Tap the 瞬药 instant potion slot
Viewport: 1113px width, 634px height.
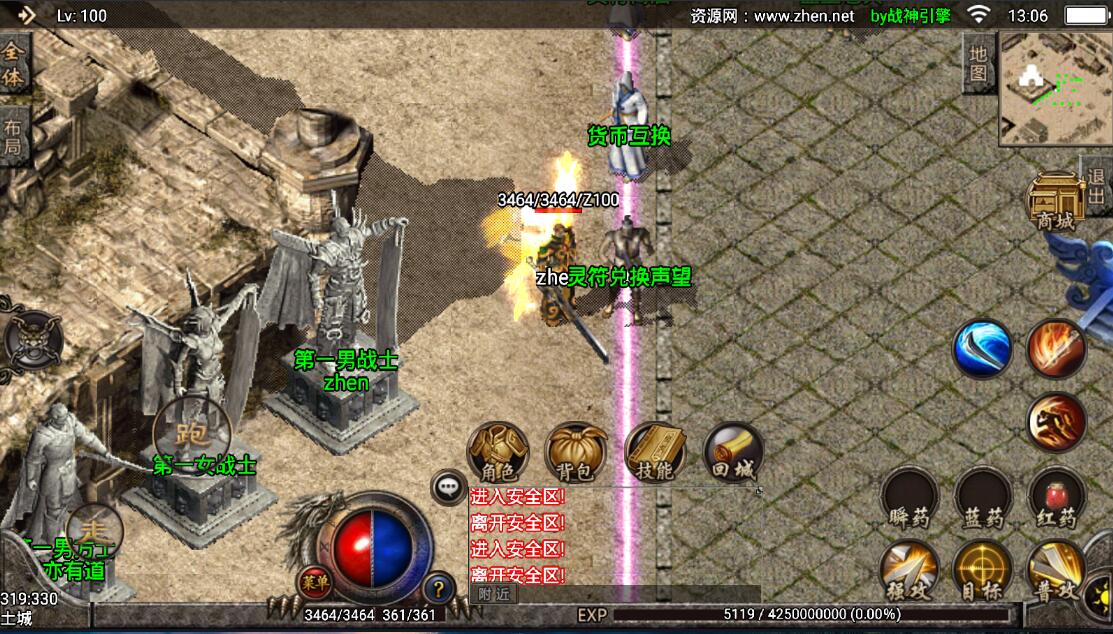(x=909, y=498)
